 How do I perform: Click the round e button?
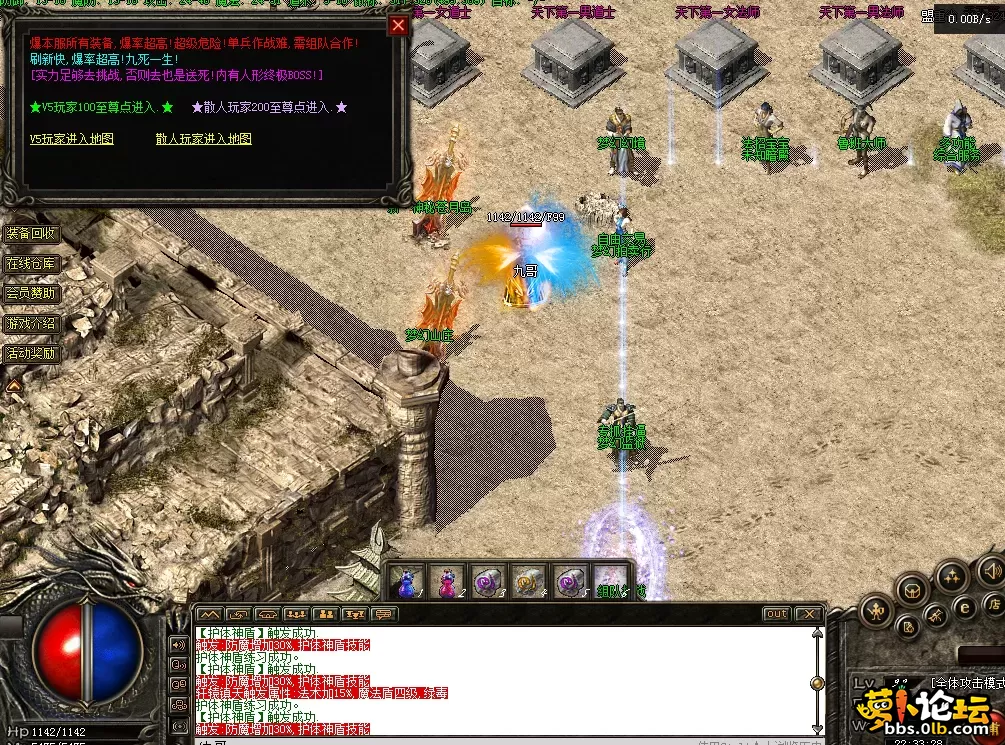coord(965,606)
